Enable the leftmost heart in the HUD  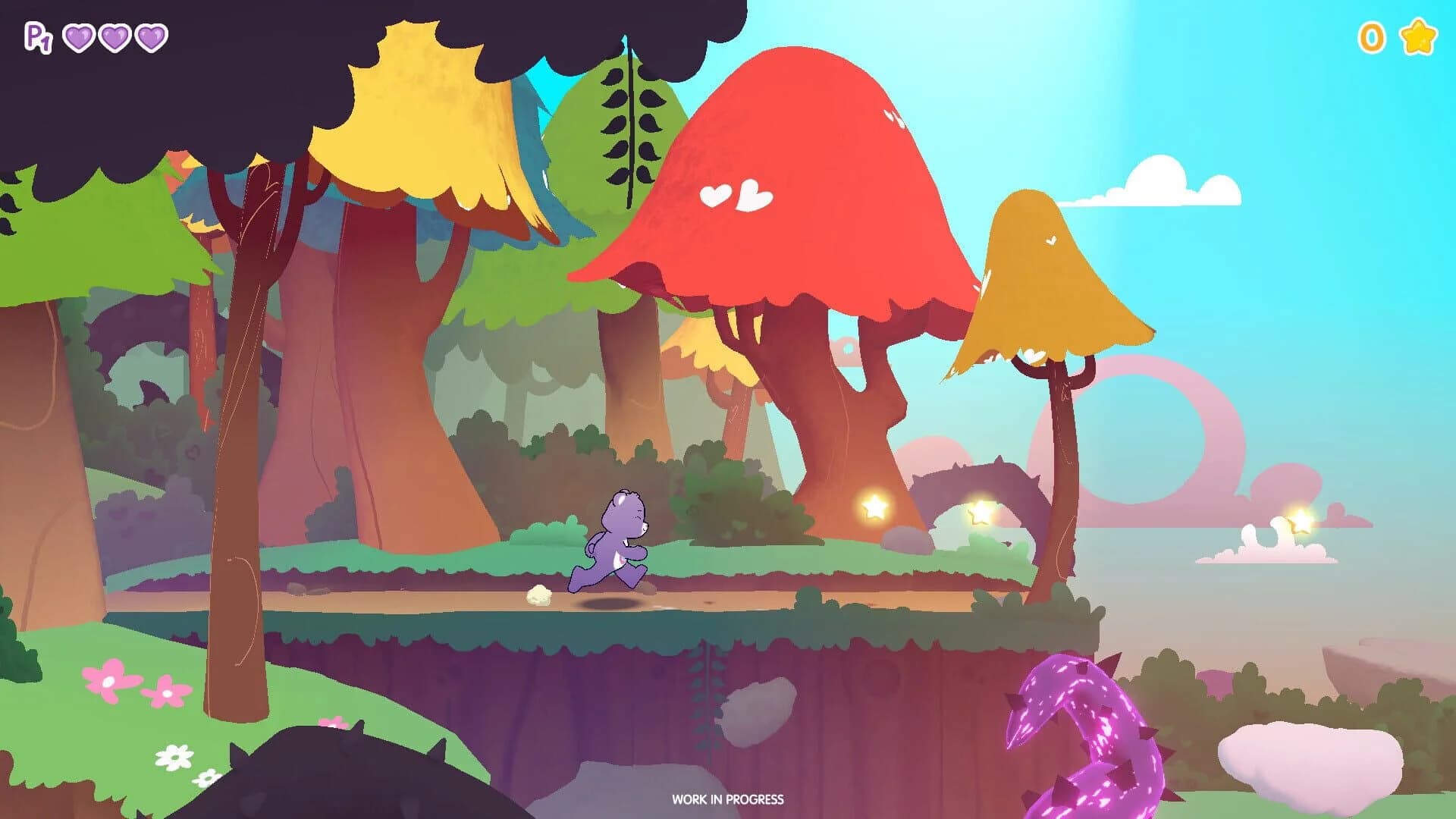pyautogui.click(x=79, y=36)
